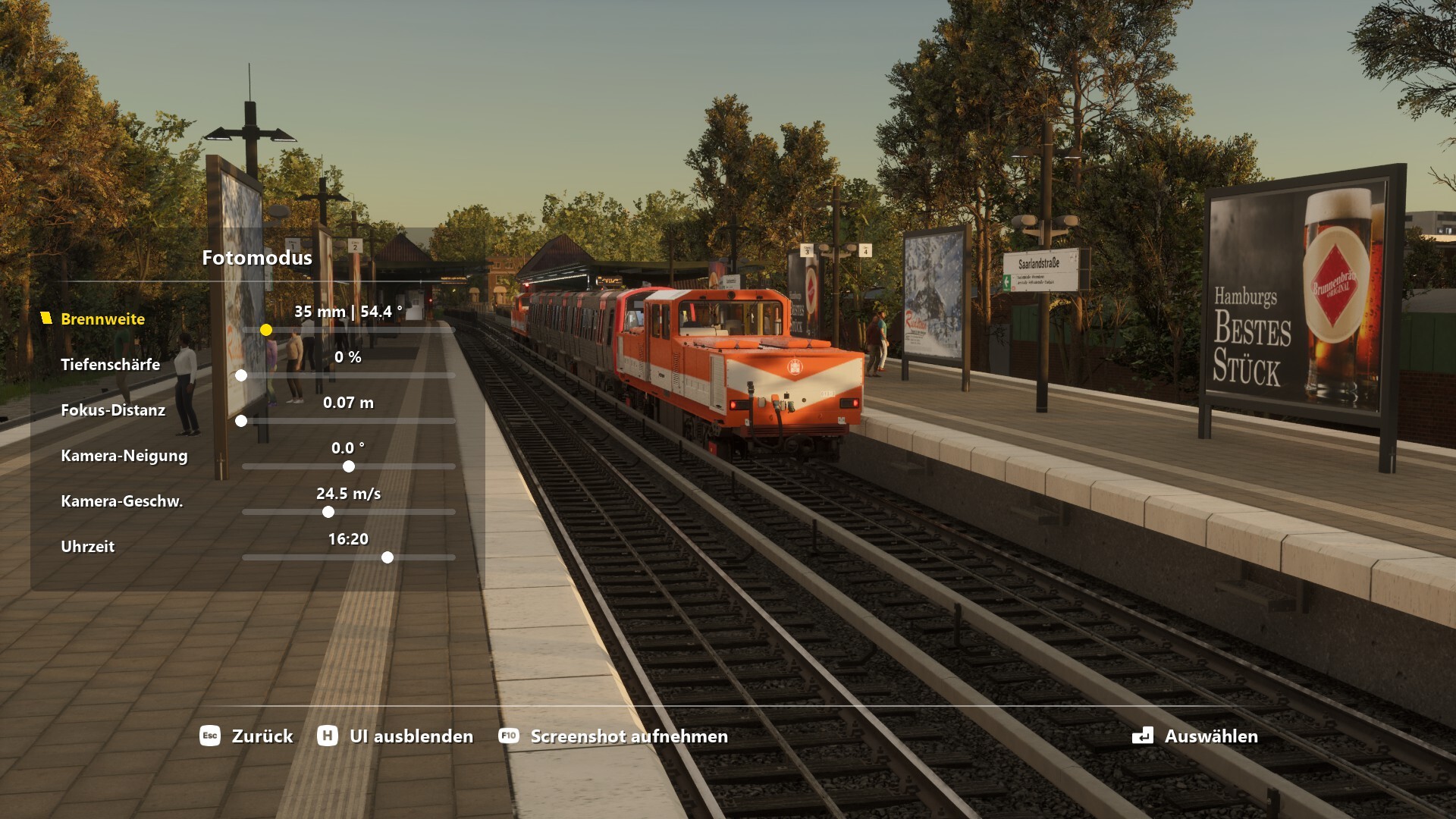Choose the Uhrzeit setting
The height and width of the screenshot is (819, 1456).
[87, 547]
